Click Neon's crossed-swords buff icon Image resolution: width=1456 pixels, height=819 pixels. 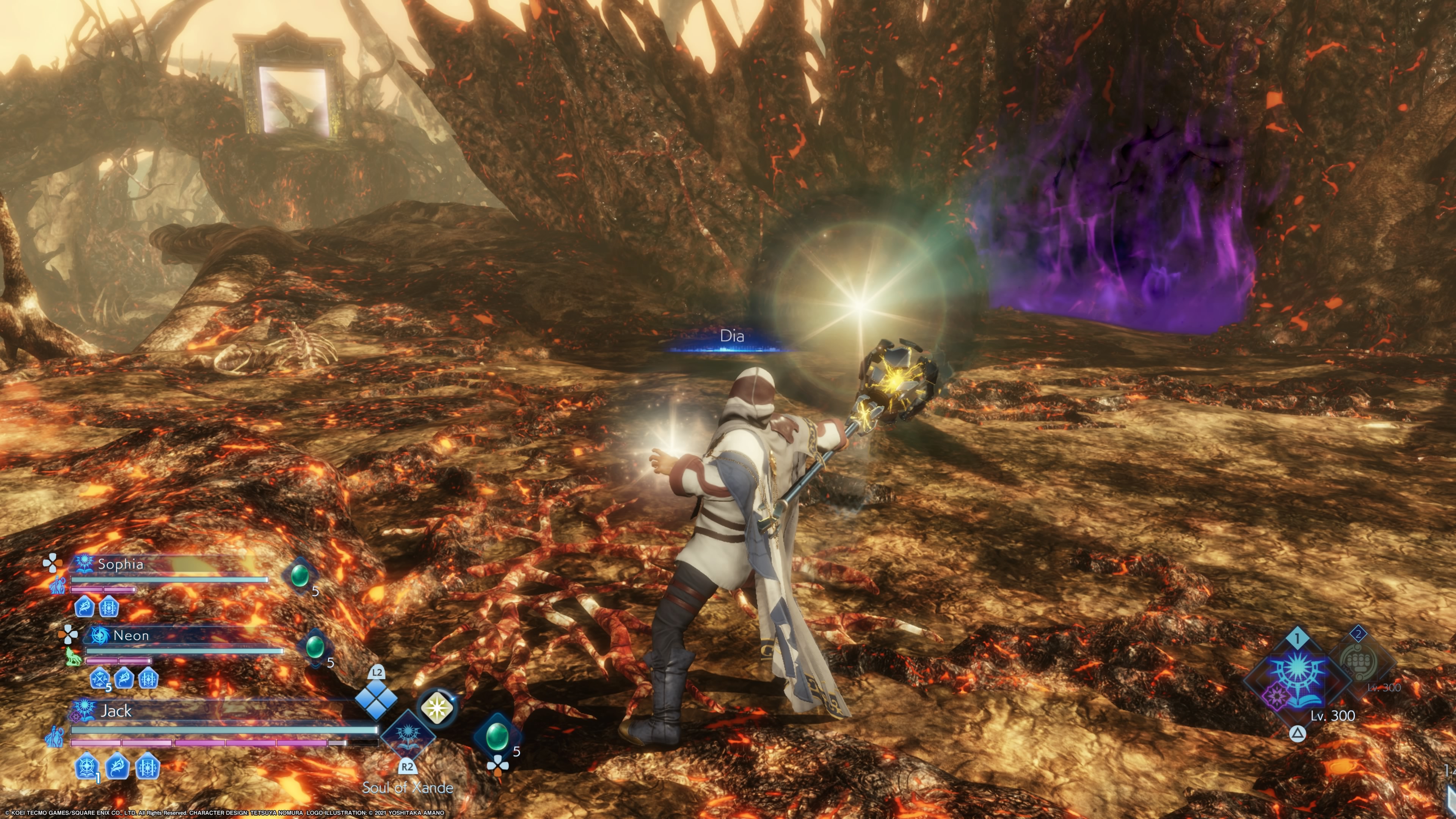[x=100, y=678]
